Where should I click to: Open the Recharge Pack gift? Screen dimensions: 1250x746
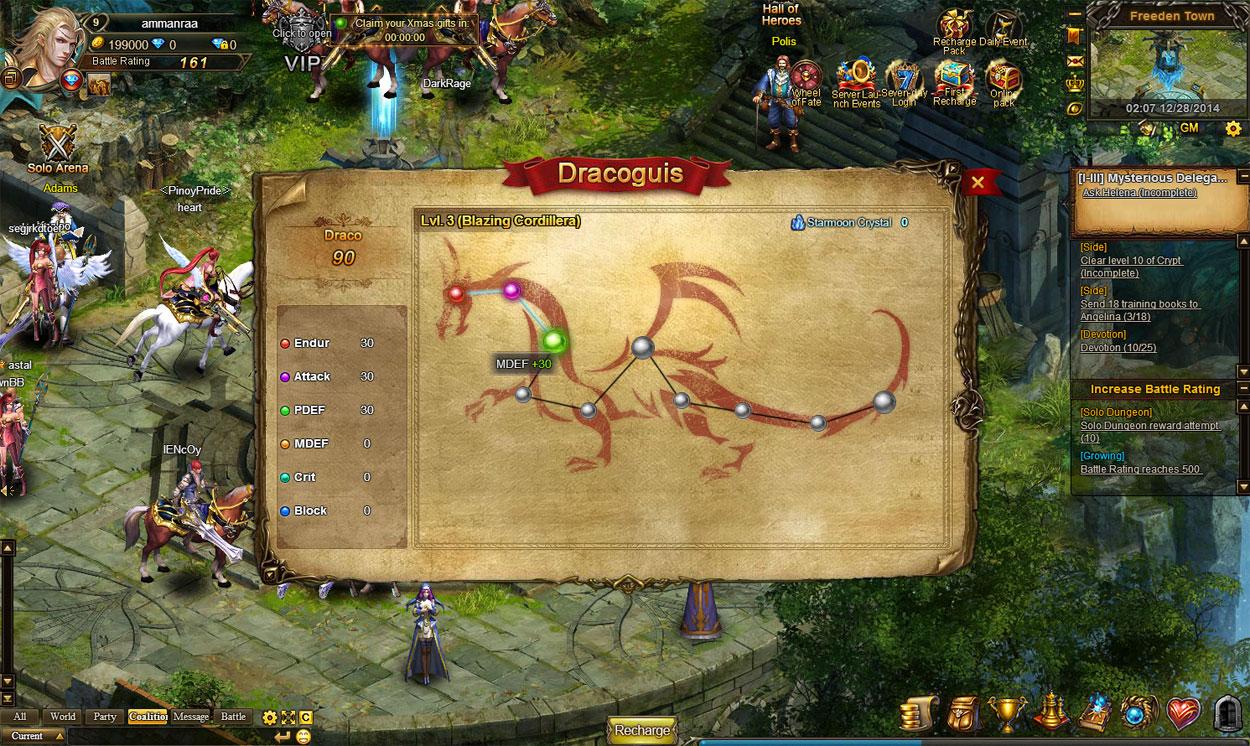coord(954,29)
